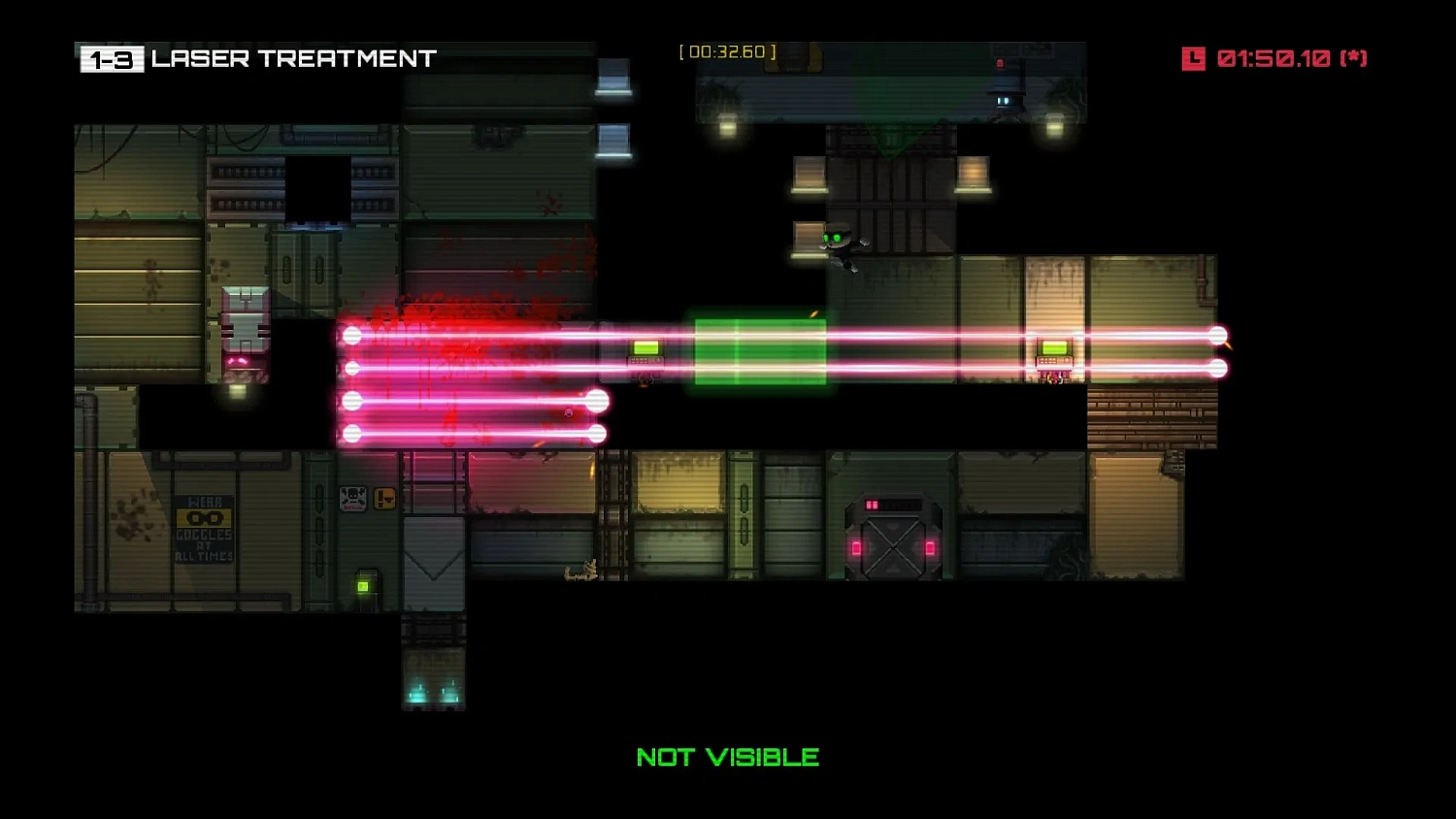Image resolution: width=1456 pixels, height=819 pixels.
Task: Click the red clock icon beside the best time
Action: point(1196,58)
